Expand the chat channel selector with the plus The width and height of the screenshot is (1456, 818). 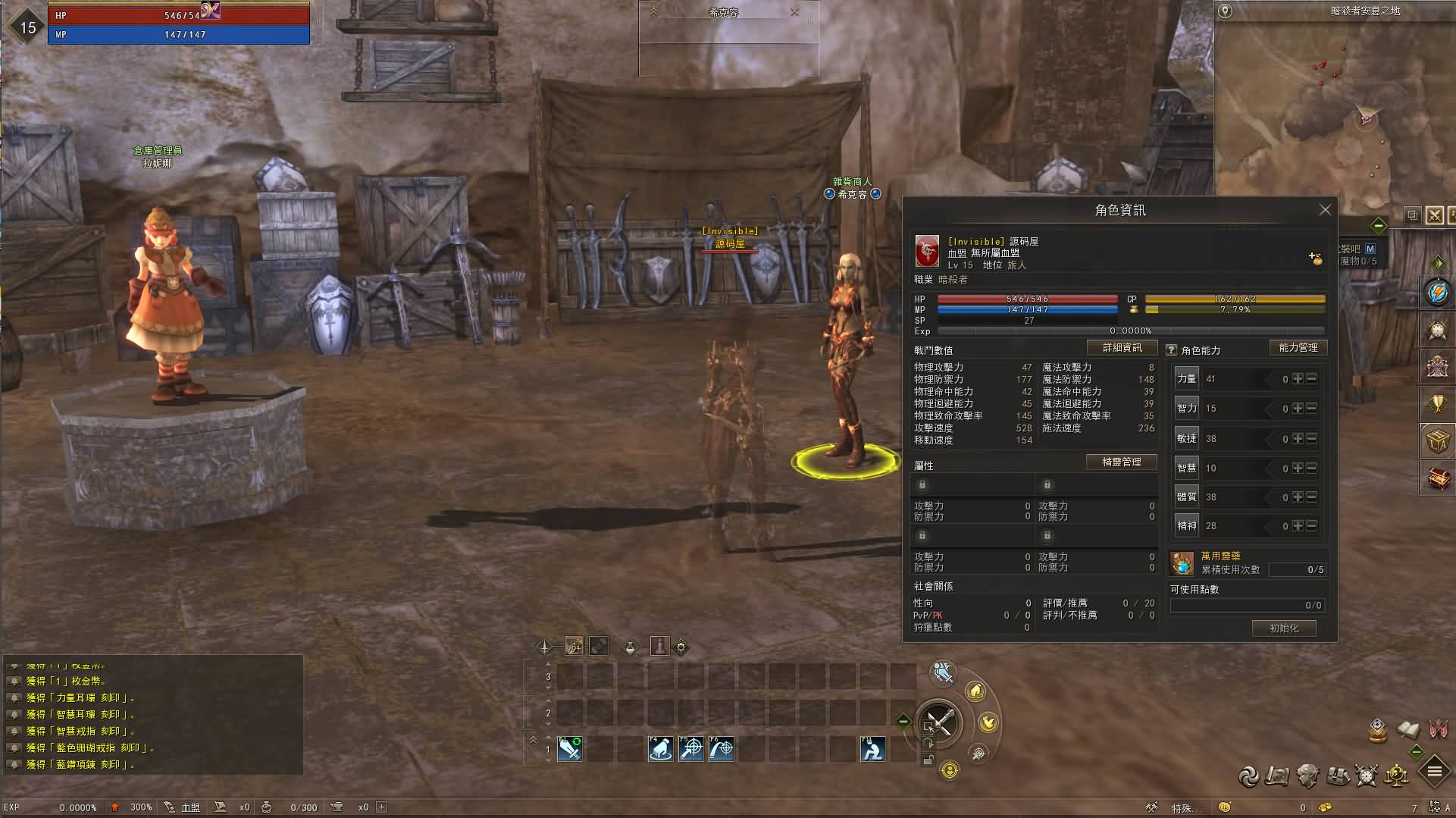(380, 807)
